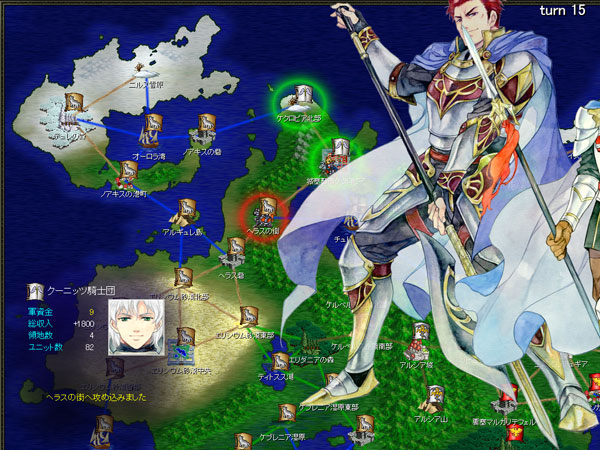Select the ケブレニア湿原東部 marsh node
The image size is (600, 450).
[x=286, y=412]
